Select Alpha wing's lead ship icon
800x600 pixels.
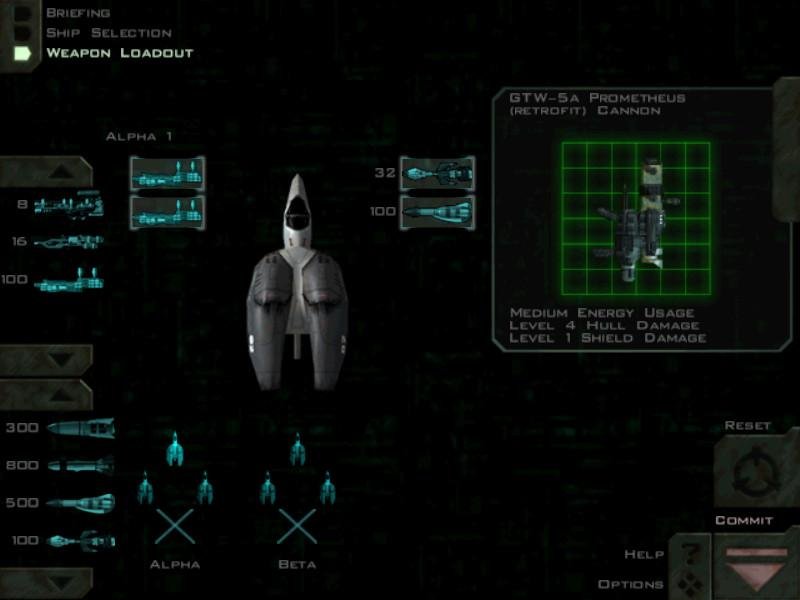tap(175, 450)
